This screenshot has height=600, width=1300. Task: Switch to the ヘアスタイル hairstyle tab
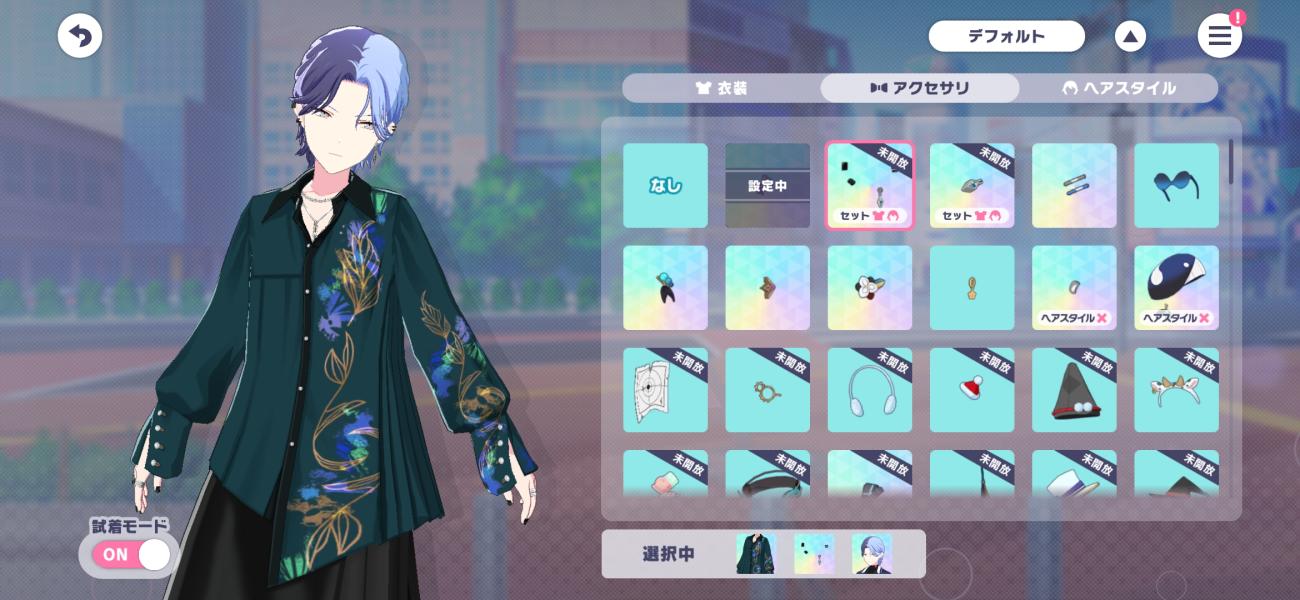click(x=1118, y=88)
